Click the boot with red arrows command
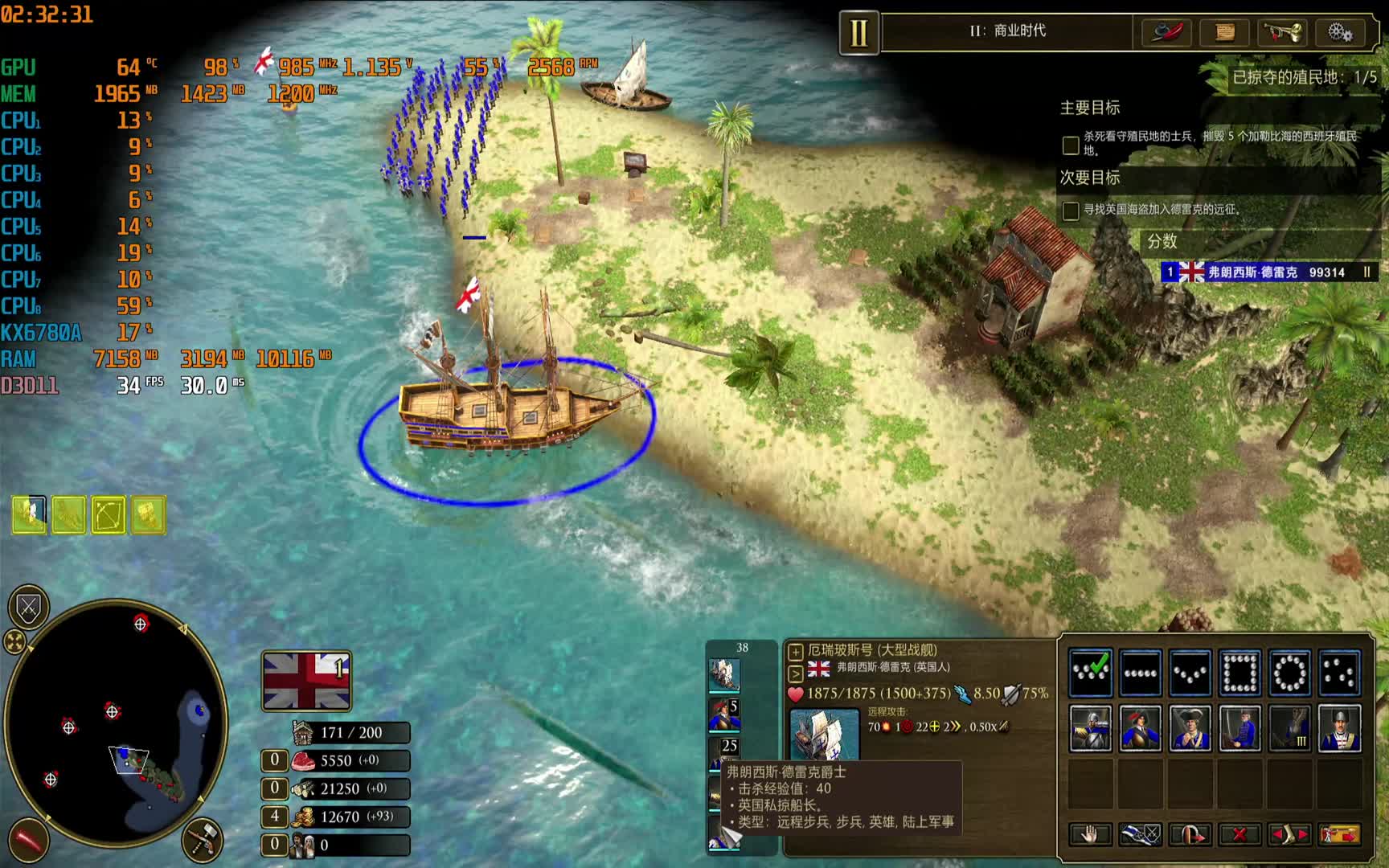The image size is (1389, 868). (1289, 834)
